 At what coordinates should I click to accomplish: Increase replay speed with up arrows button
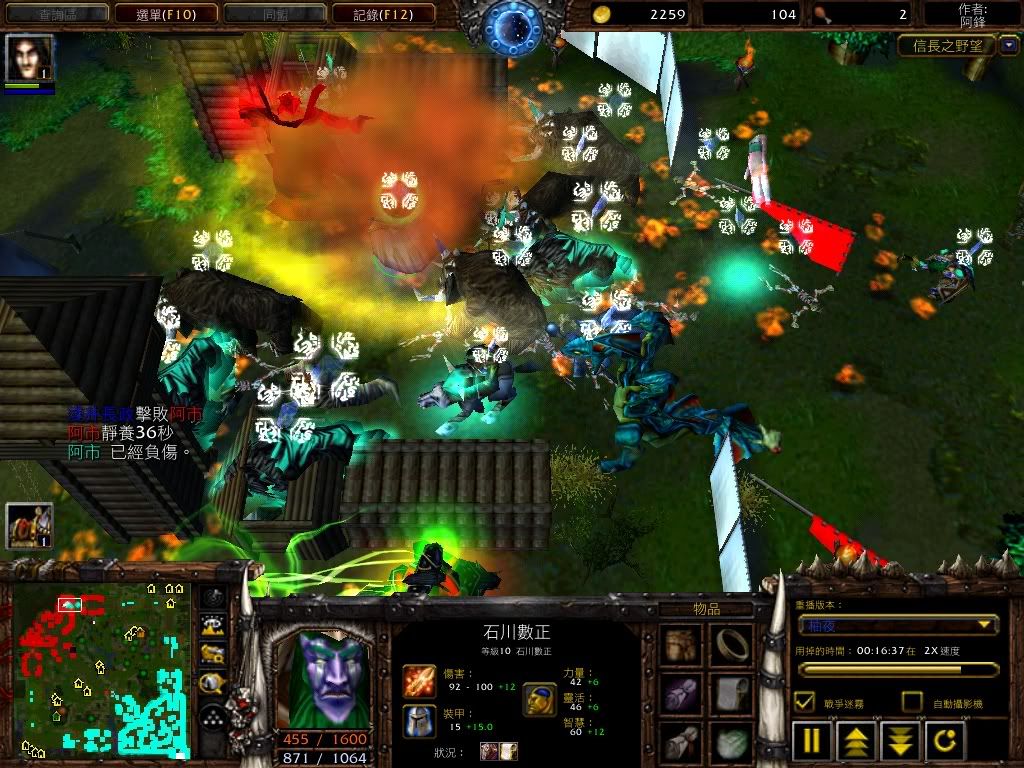857,742
